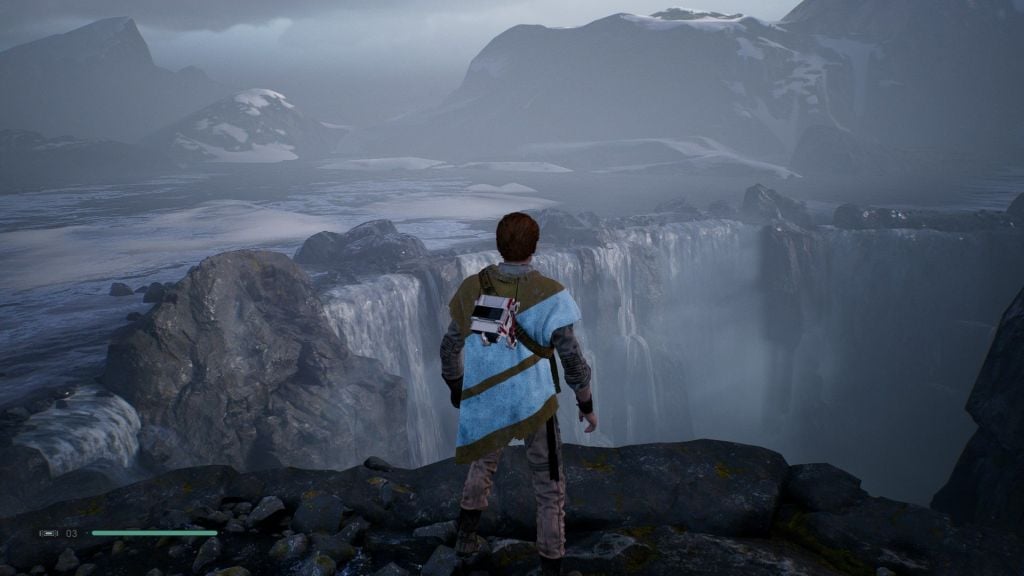Screen dimensions: 1024x576
Task: Select the stim canister icon
Action: click(x=48, y=533)
